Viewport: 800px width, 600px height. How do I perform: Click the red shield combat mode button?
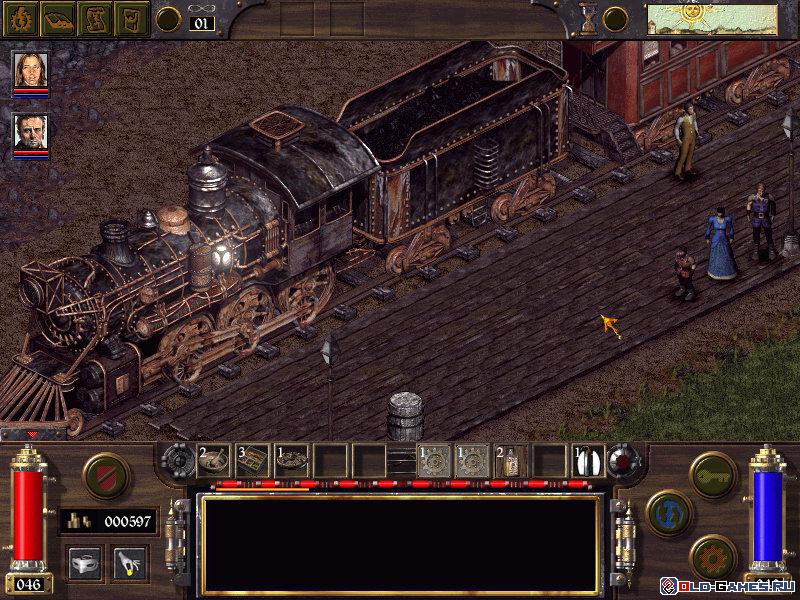[x=104, y=472]
